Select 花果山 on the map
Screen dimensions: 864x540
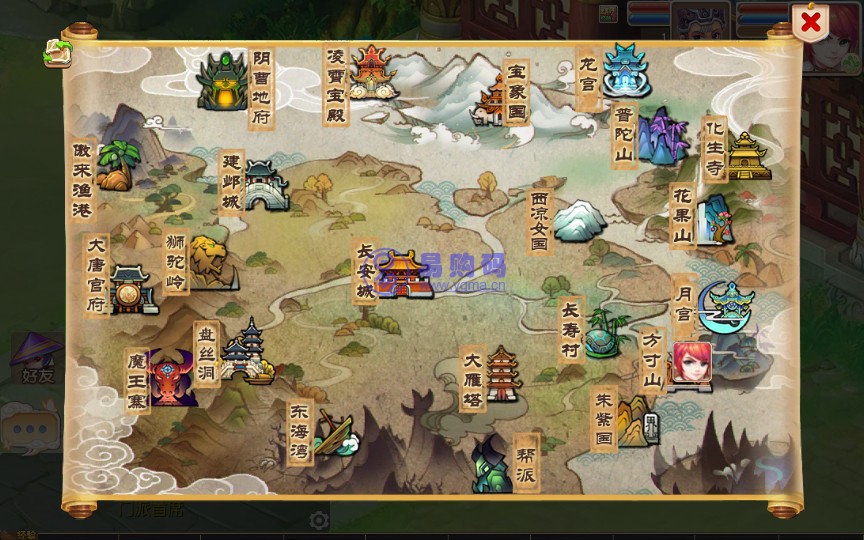pyautogui.click(x=714, y=221)
